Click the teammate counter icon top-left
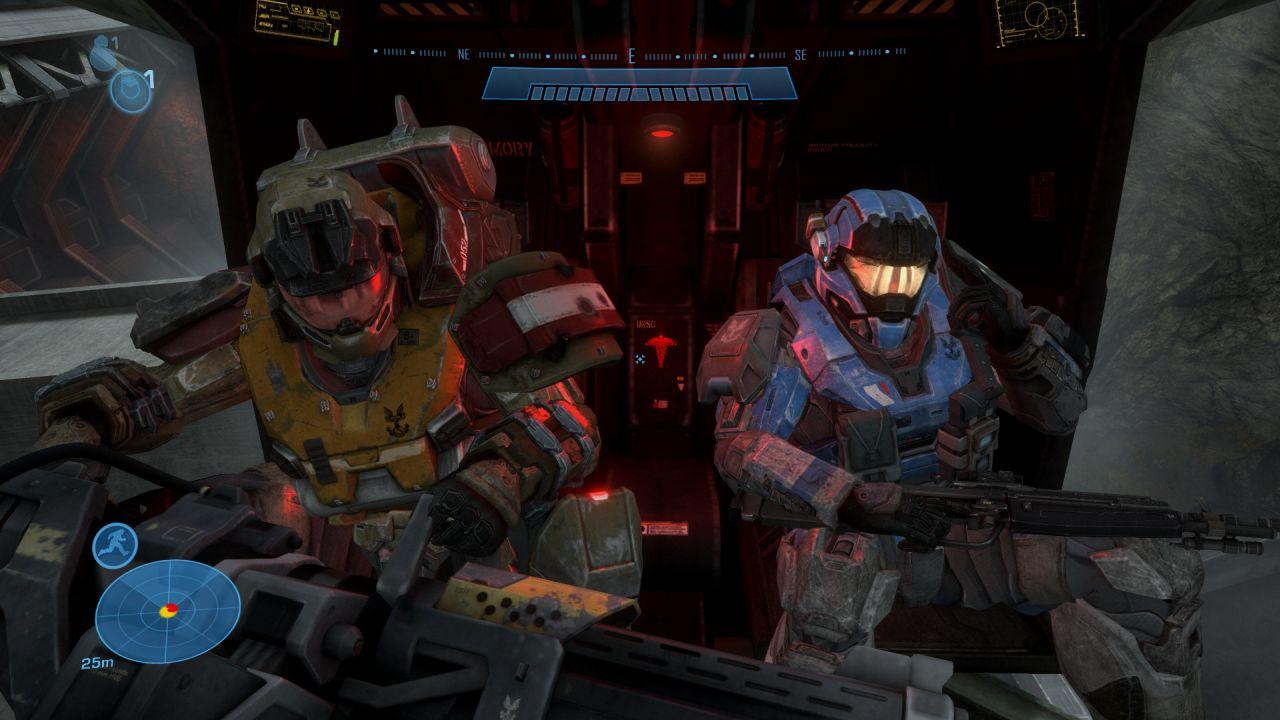Image resolution: width=1280 pixels, height=720 pixels. (x=102, y=48)
